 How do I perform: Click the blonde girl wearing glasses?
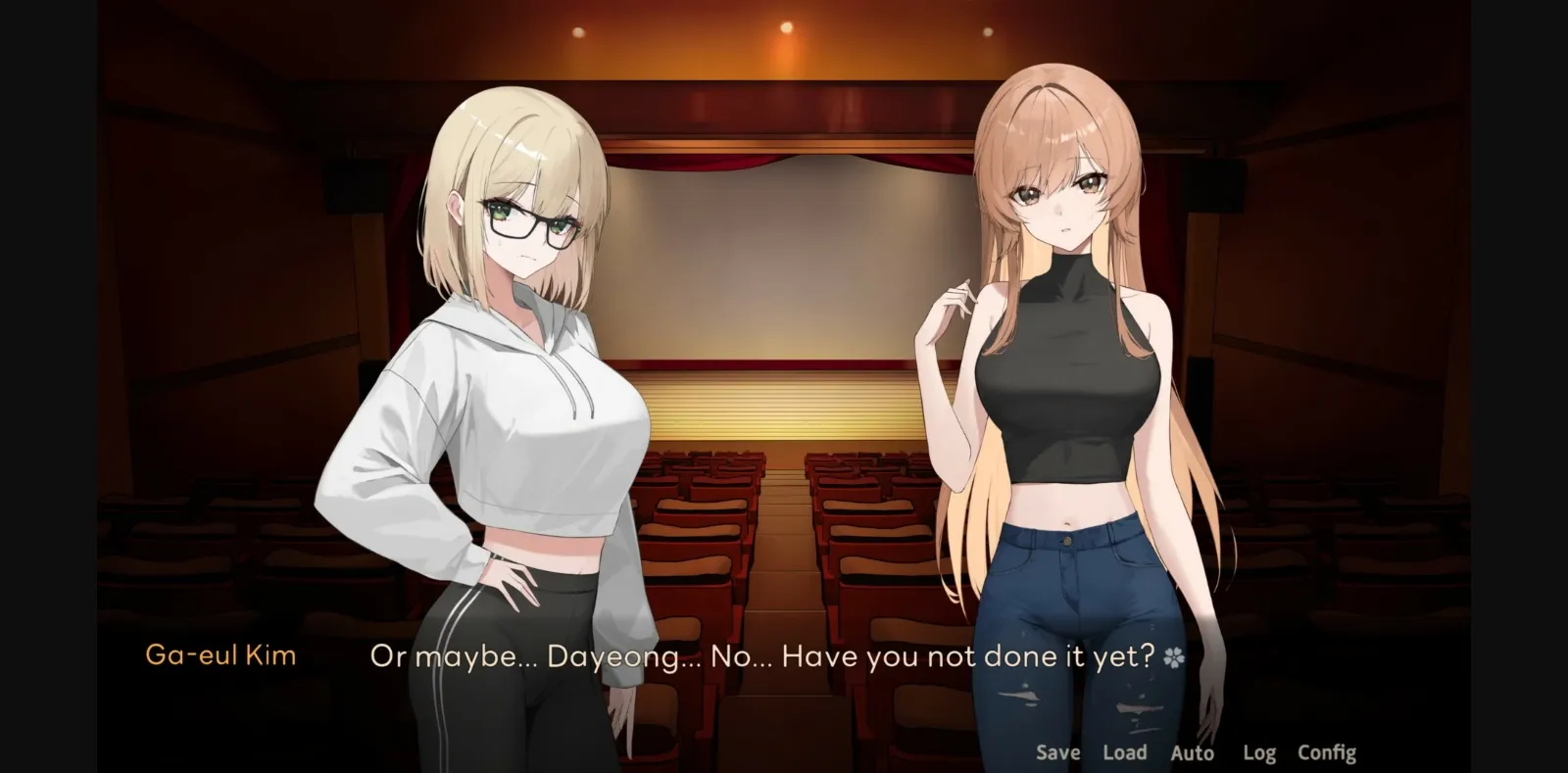coord(510,294)
